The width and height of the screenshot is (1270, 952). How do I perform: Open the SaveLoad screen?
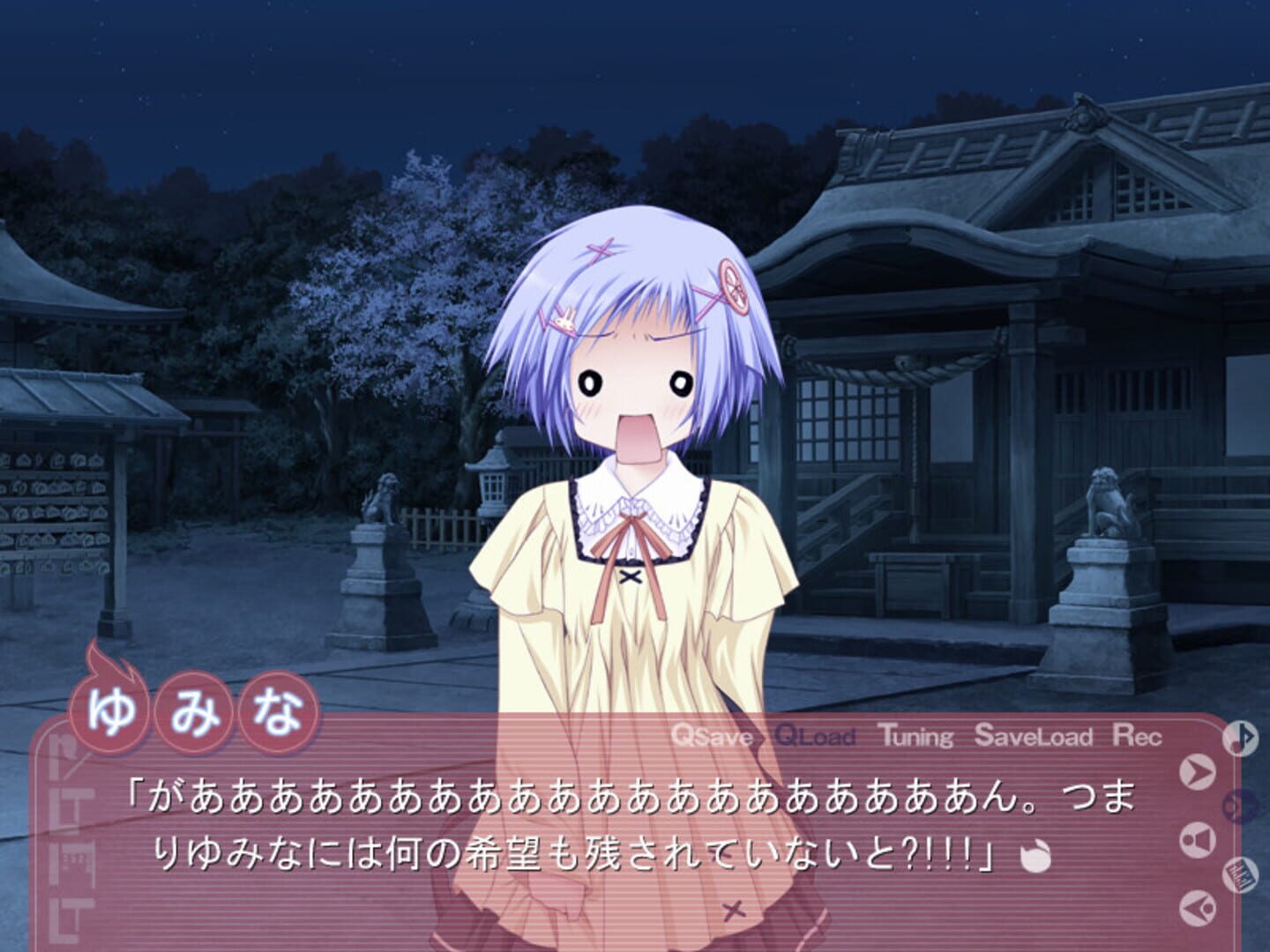pyautogui.click(x=1036, y=737)
